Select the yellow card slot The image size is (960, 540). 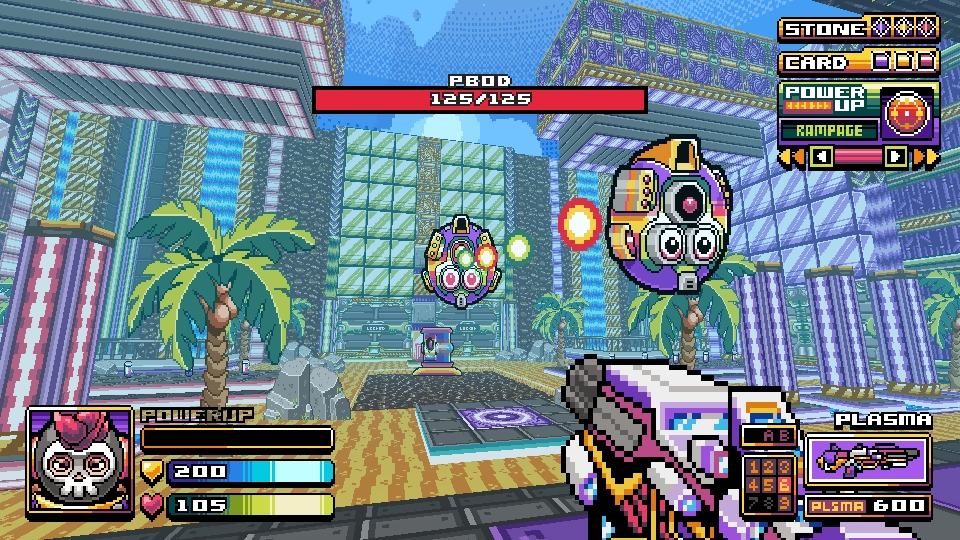(904, 62)
